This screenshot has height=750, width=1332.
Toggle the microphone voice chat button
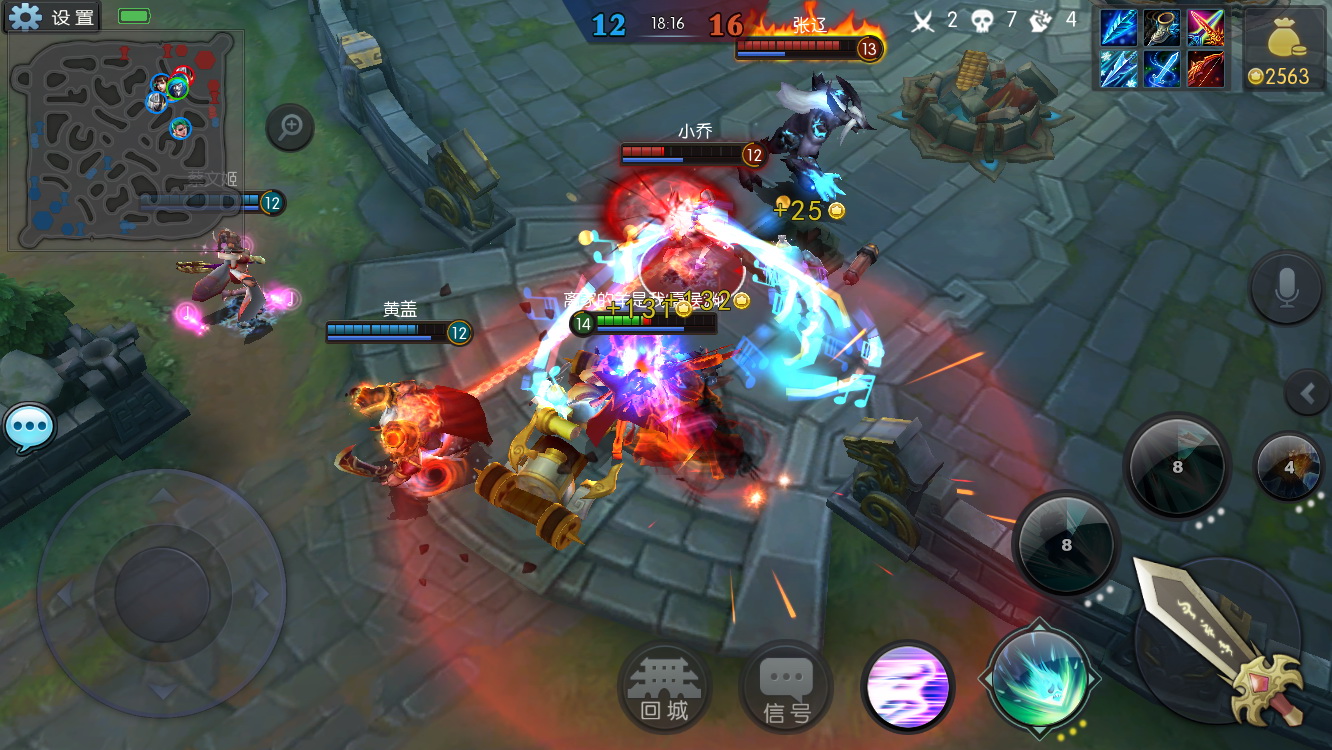coord(1287,287)
